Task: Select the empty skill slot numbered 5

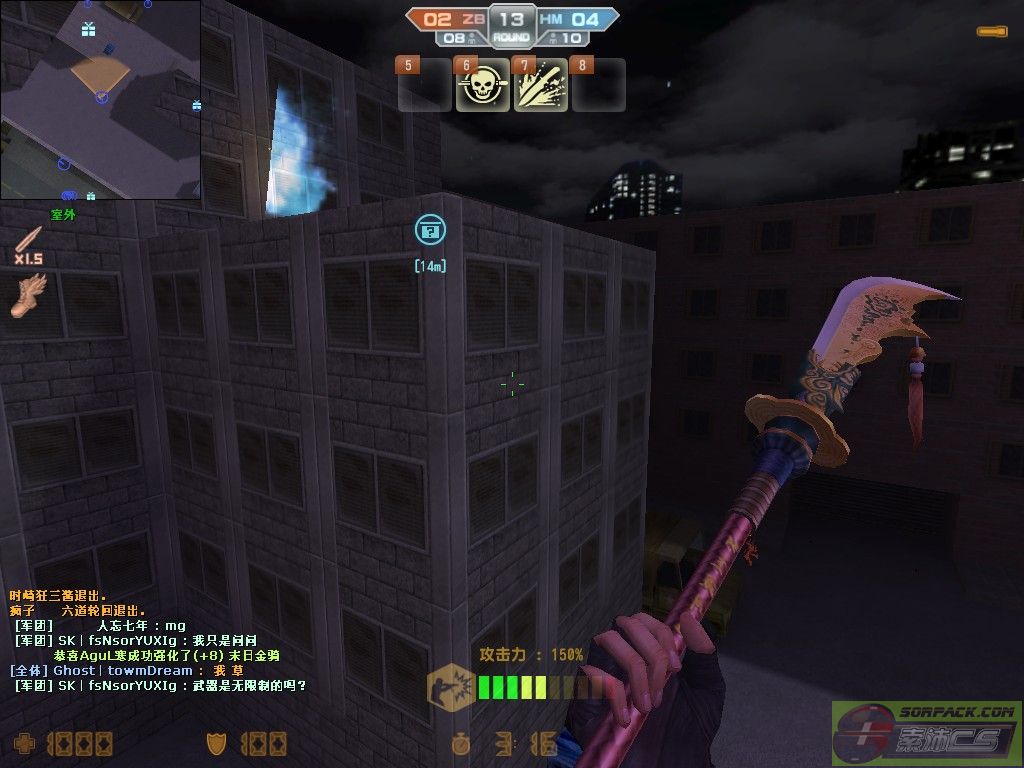Action: (425, 87)
